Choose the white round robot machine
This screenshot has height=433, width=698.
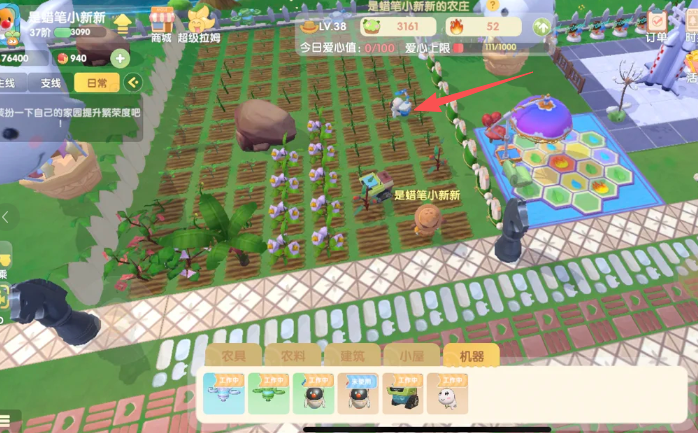point(447,394)
